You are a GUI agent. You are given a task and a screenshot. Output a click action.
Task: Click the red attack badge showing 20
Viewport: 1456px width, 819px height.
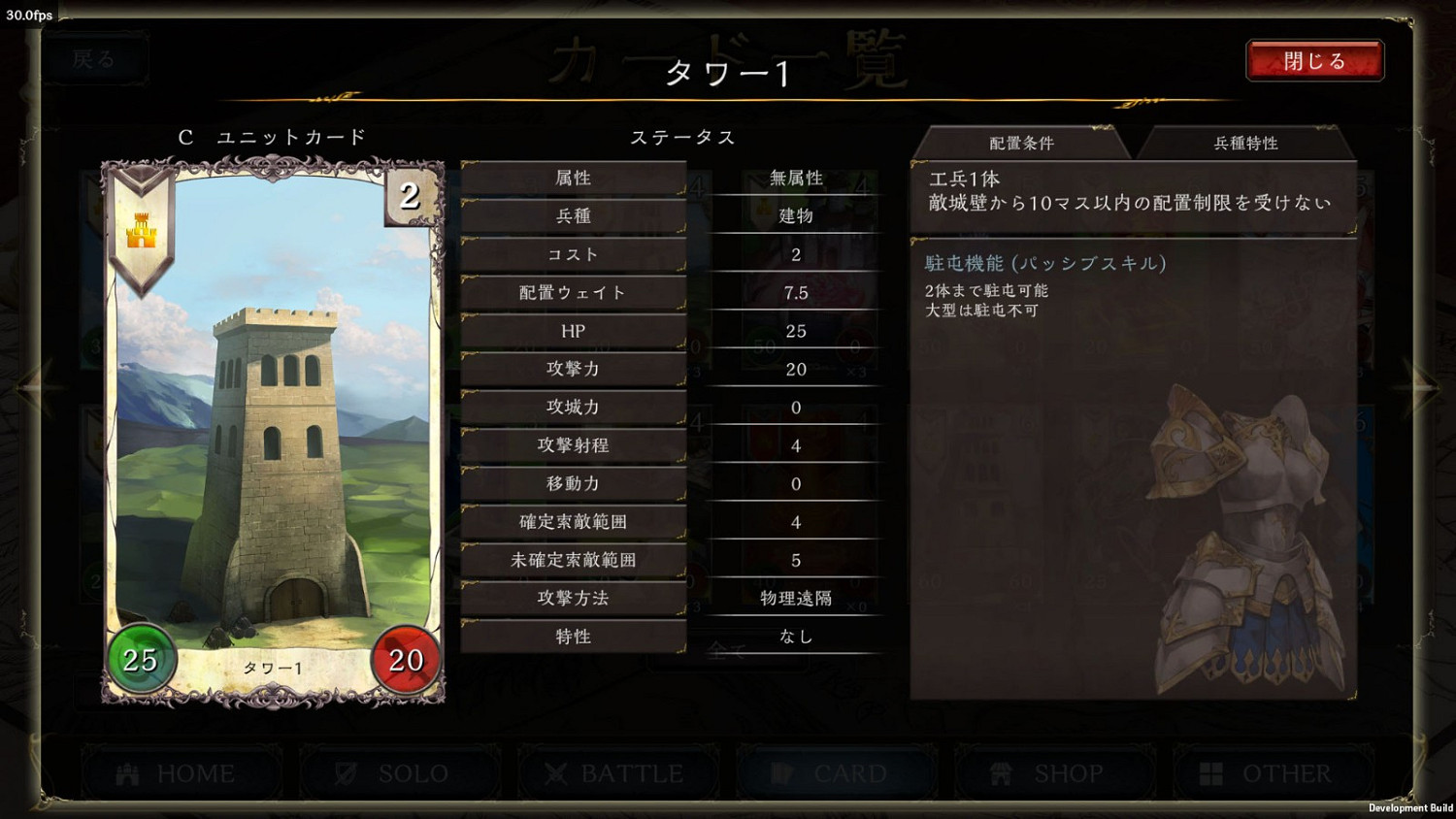(405, 661)
